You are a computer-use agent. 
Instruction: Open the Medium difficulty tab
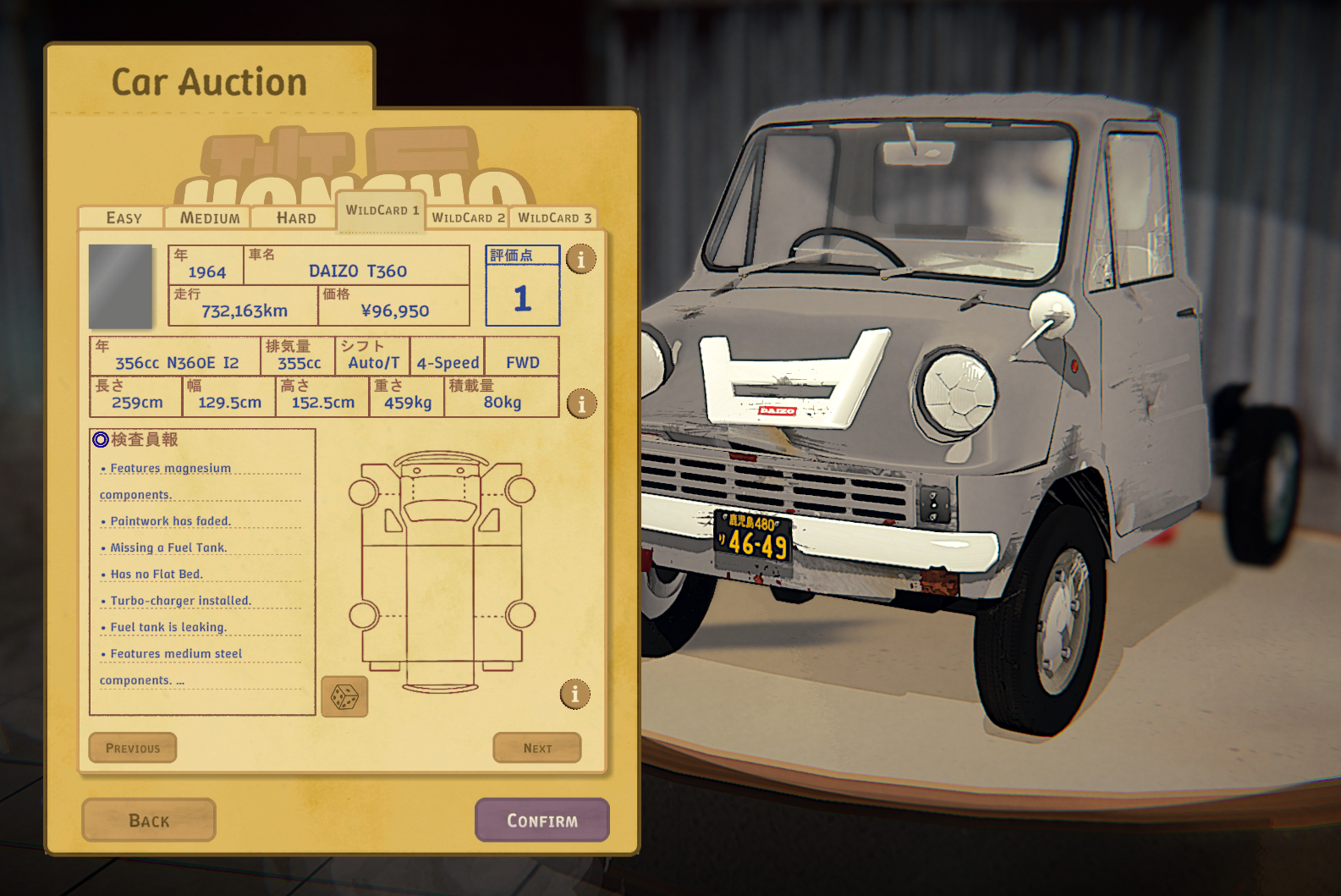(209, 218)
